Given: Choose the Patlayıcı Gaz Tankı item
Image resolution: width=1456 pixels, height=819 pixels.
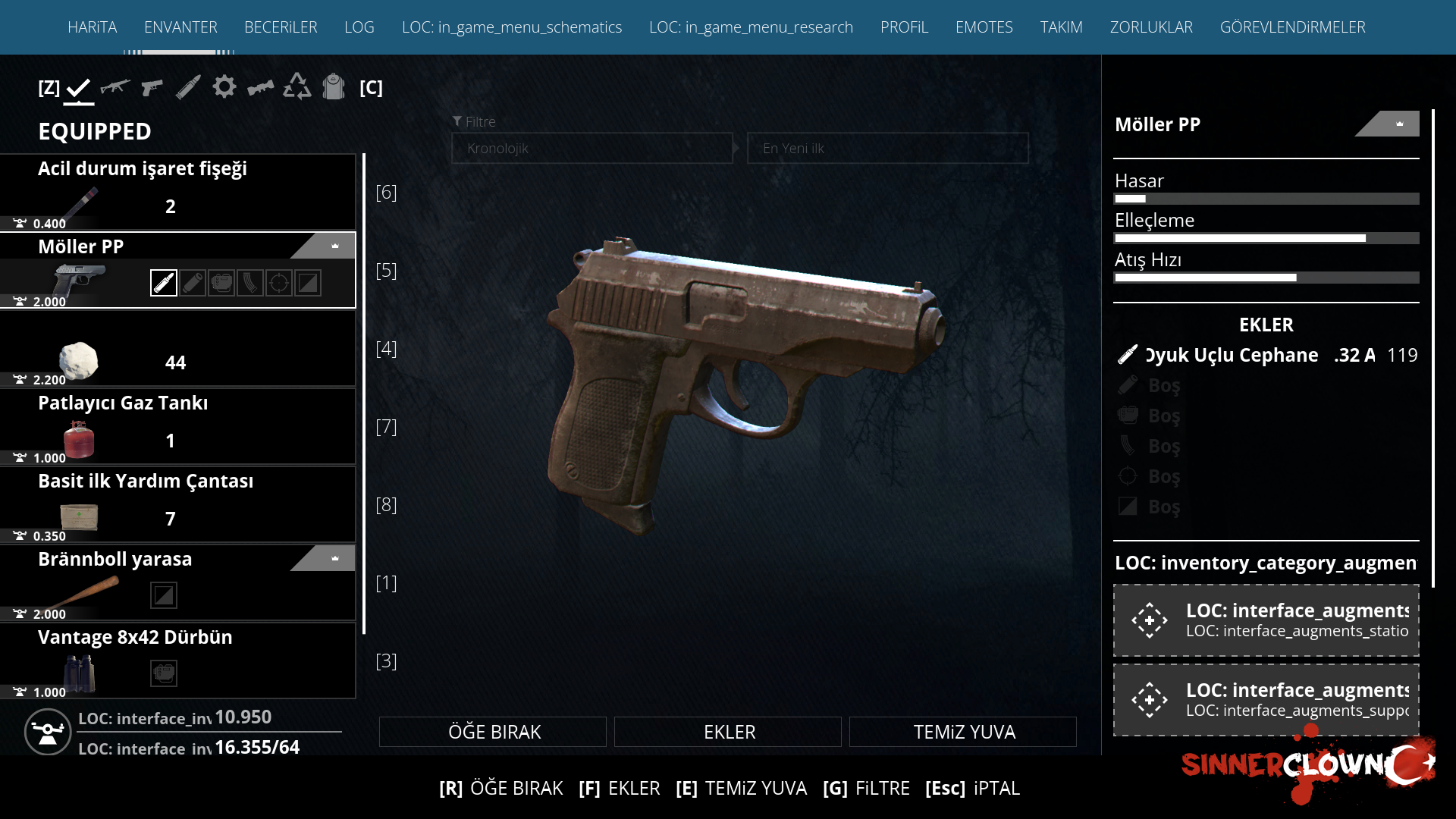Looking at the screenshot, I should tap(178, 426).
